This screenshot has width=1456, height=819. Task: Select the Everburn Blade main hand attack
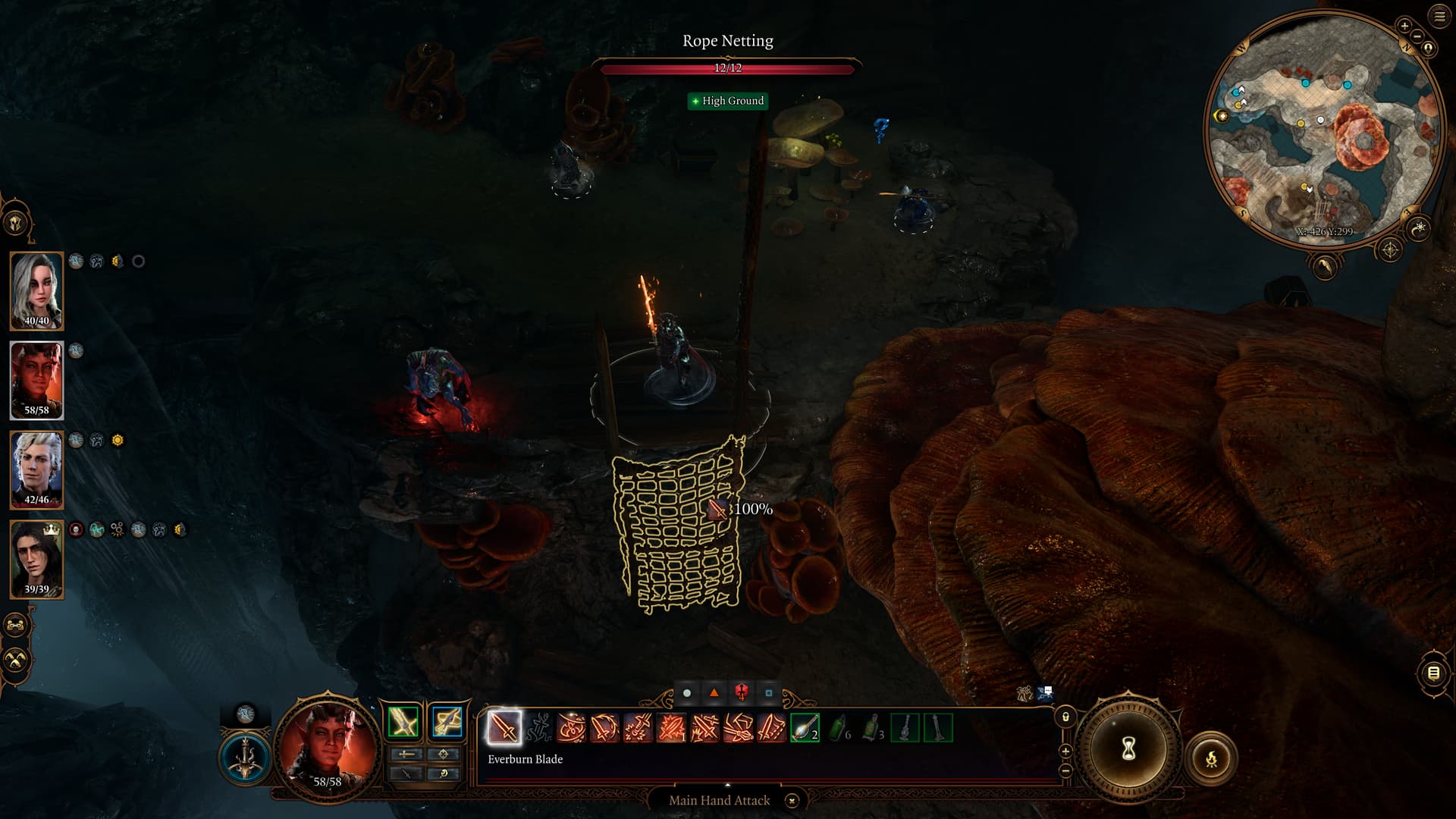[504, 728]
